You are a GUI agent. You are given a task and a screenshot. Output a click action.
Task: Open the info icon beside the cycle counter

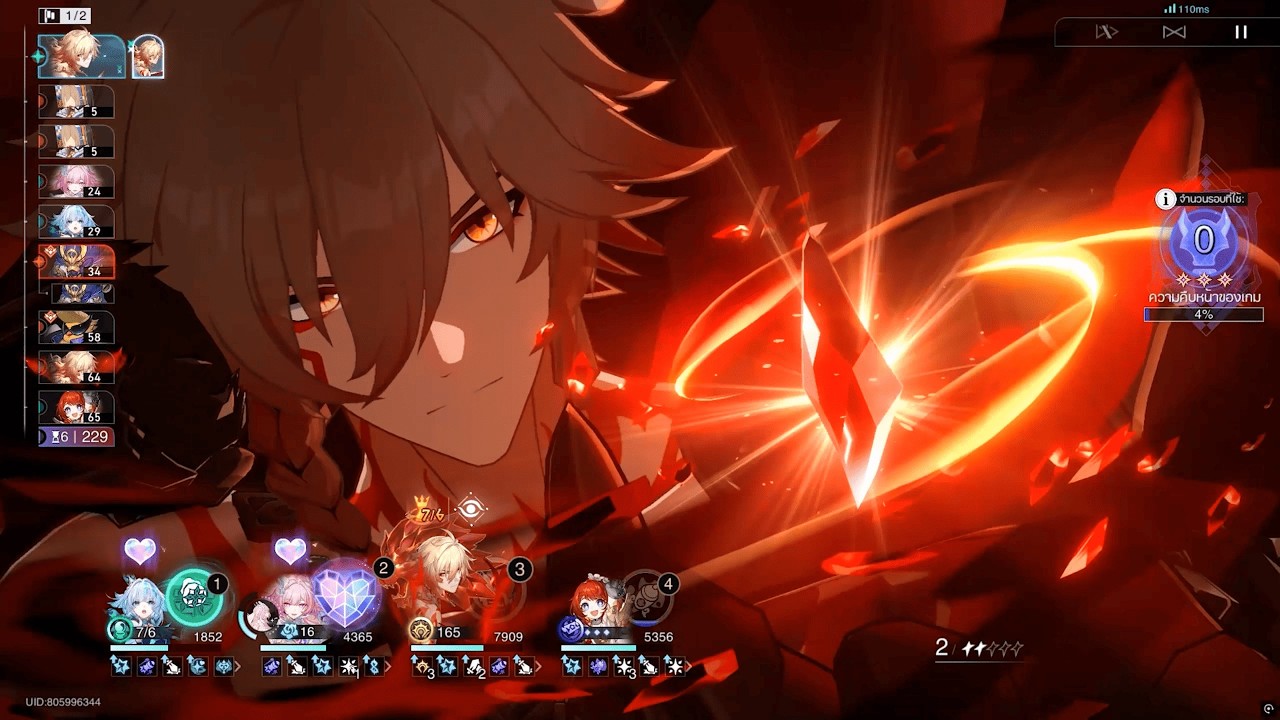click(1165, 199)
